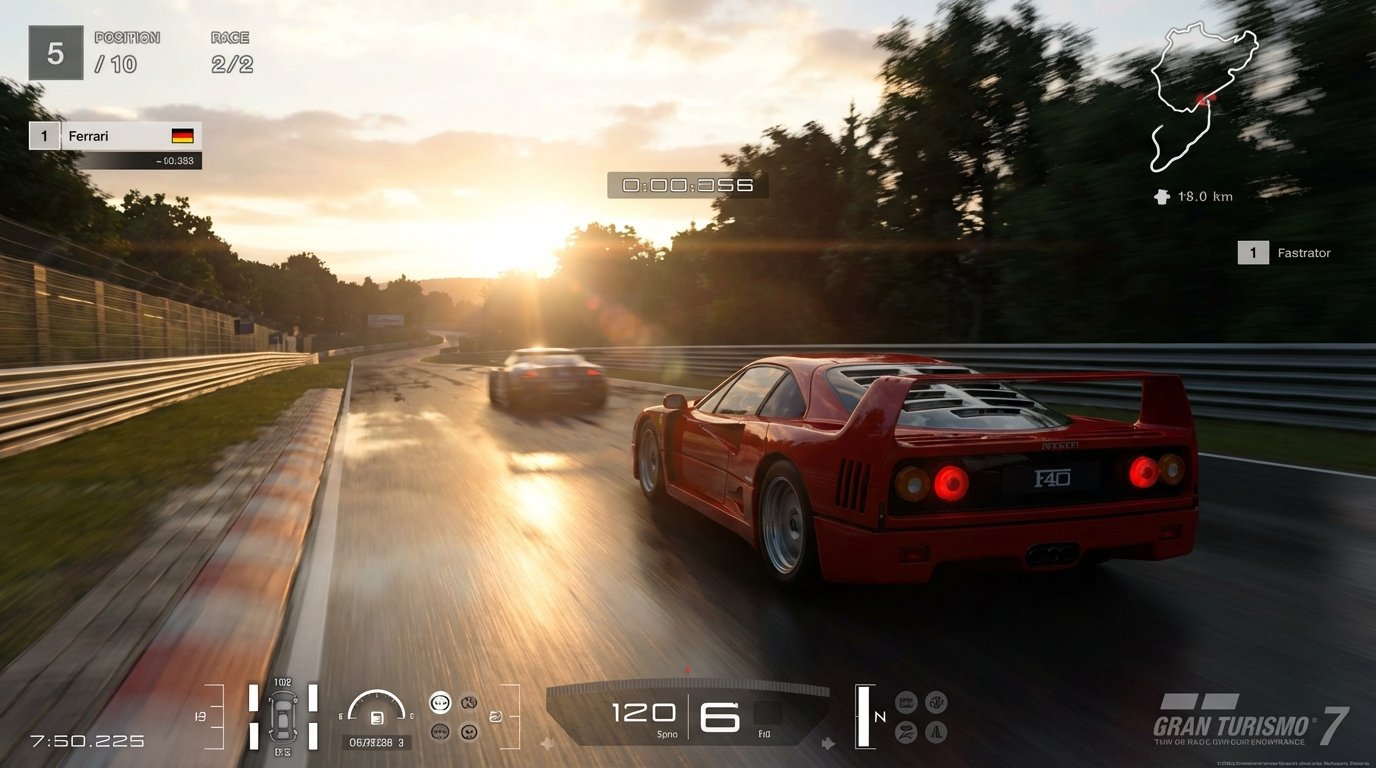Click the torque distribution icon left of speedometer
The width and height of the screenshot is (1376, 768).
pos(496,715)
